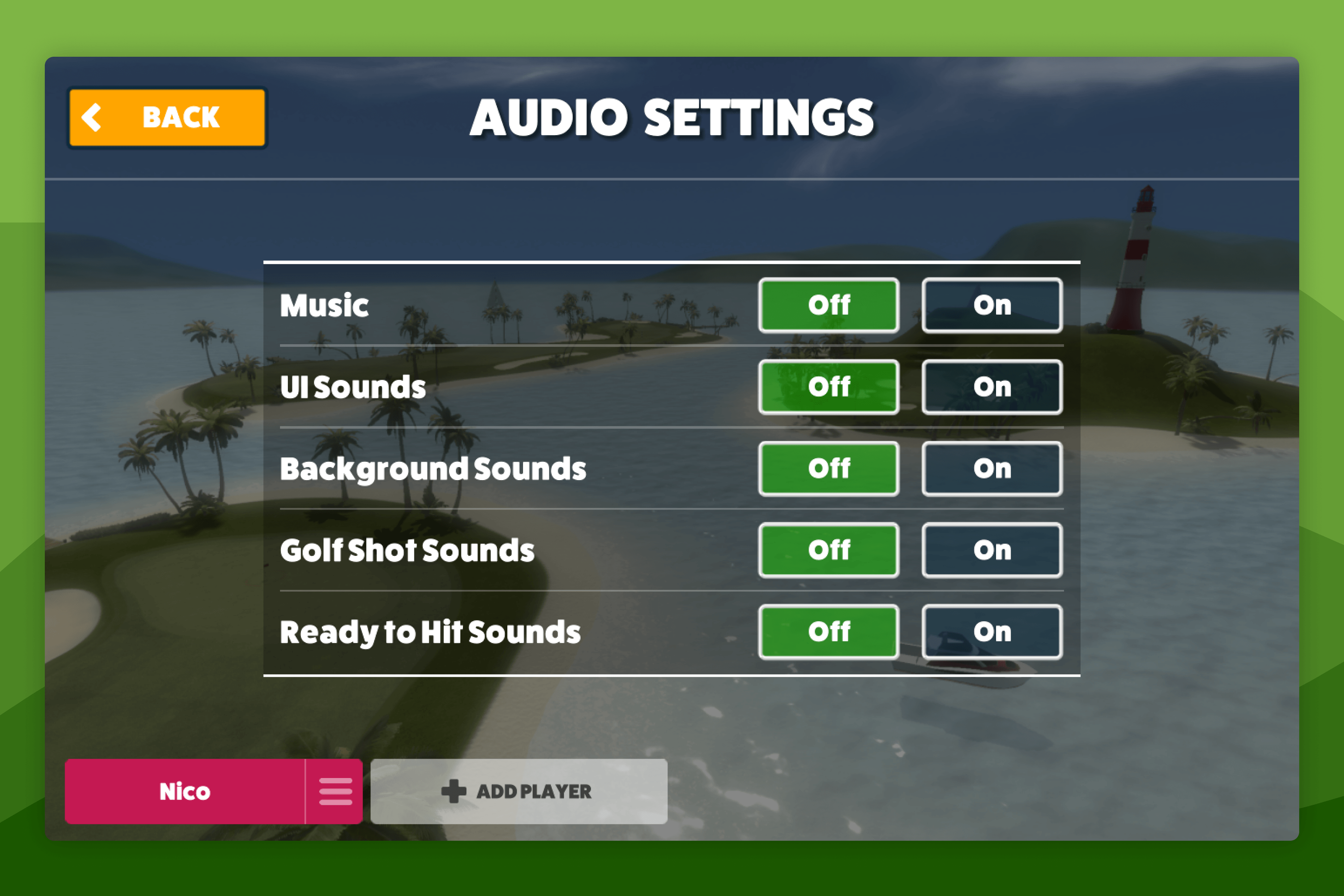The image size is (1344, 896).
Task: Click the Audio Settings title
Action: tap(672, 116)
